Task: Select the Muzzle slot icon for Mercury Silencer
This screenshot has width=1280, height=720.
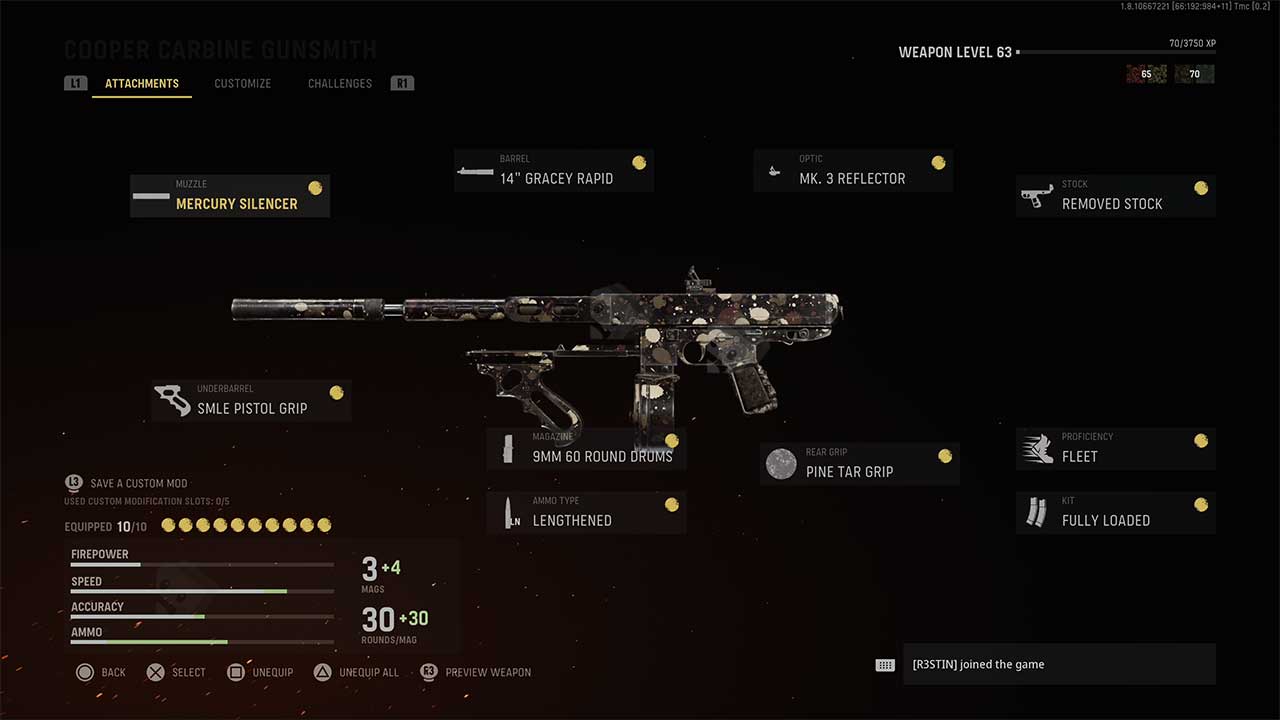Action: pos(150,195)
